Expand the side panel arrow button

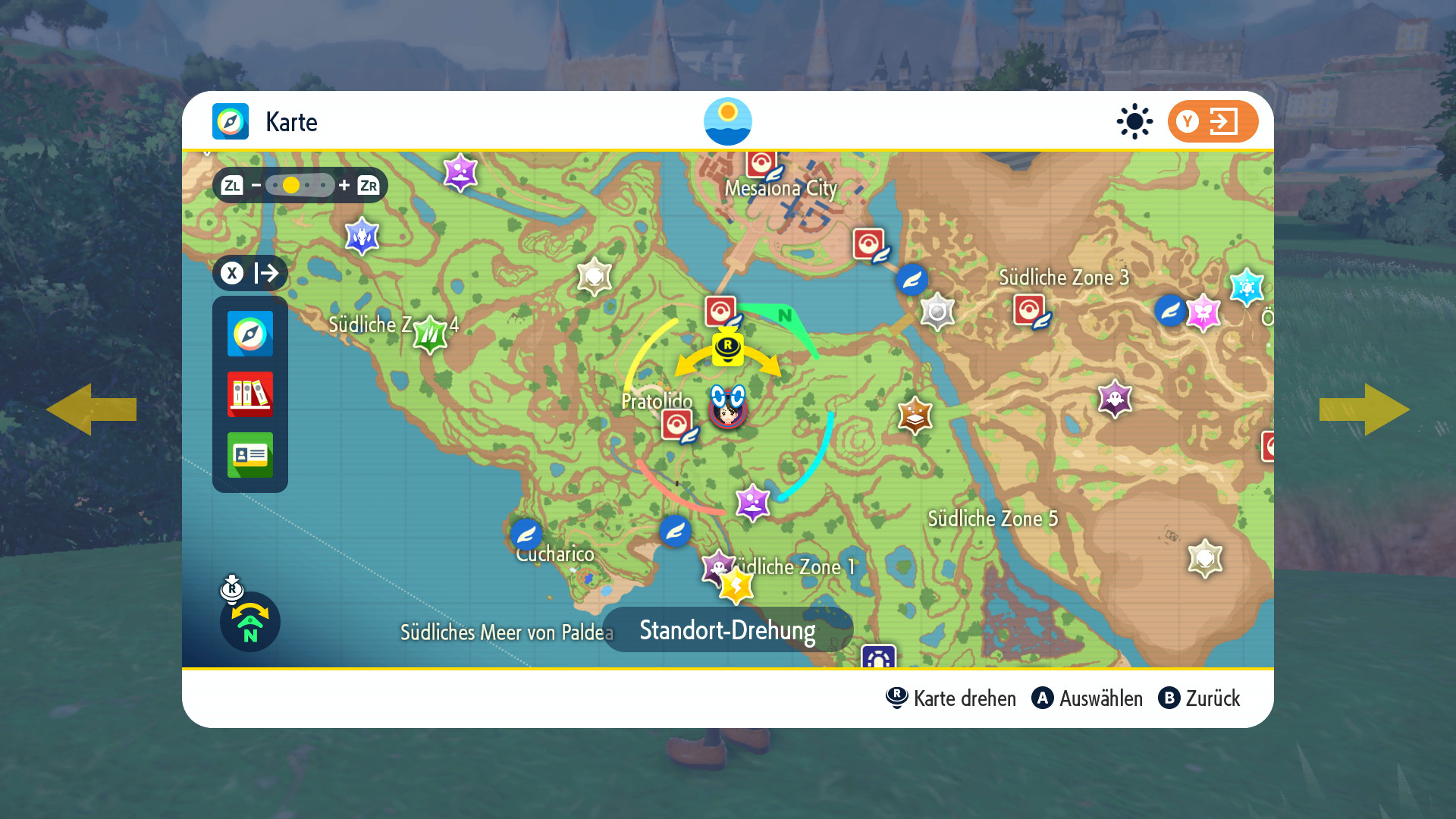point(250,273)
